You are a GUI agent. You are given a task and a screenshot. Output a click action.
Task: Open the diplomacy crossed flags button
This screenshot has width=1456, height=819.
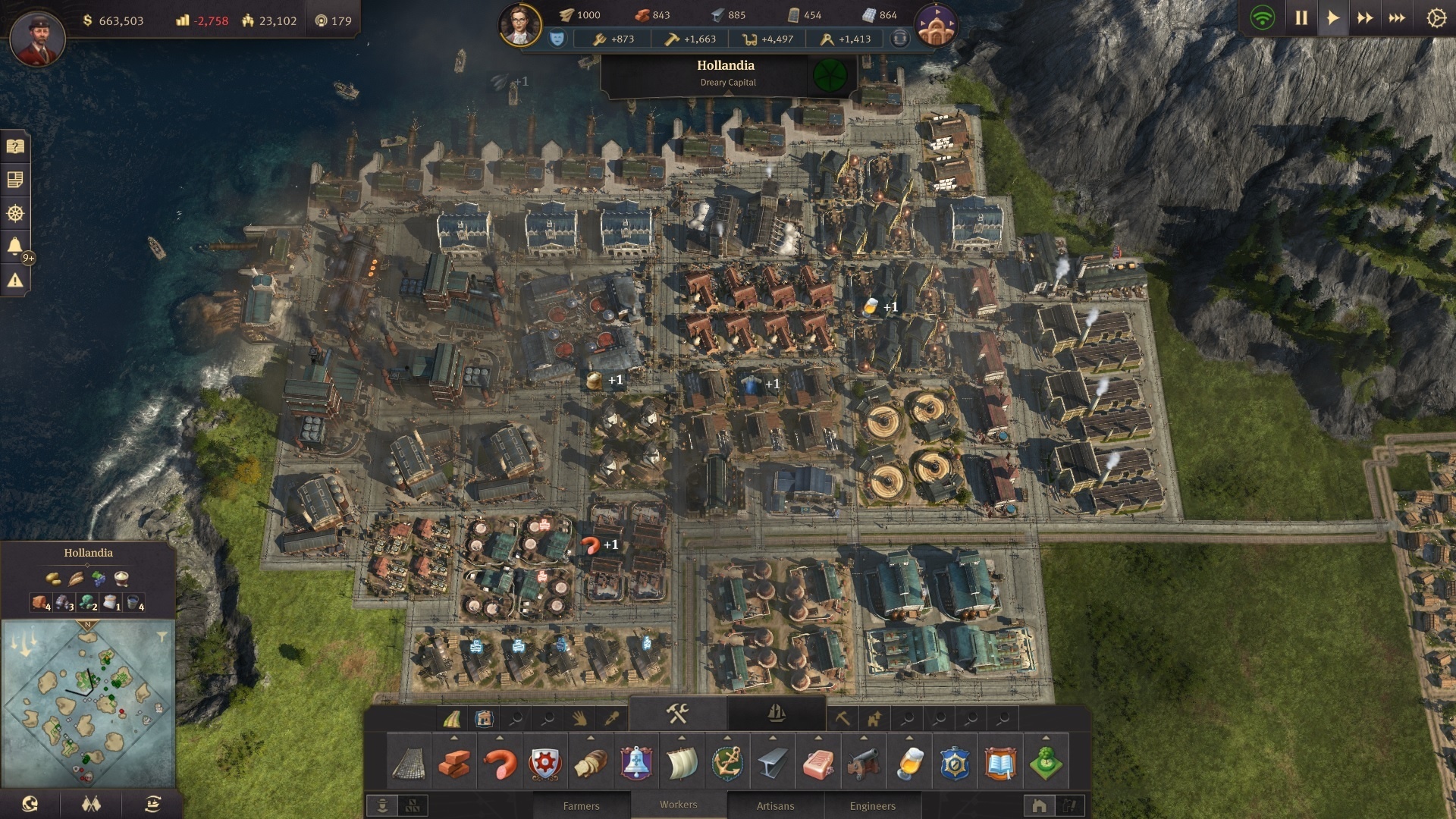pyautogui.click(x=92, y=804)
